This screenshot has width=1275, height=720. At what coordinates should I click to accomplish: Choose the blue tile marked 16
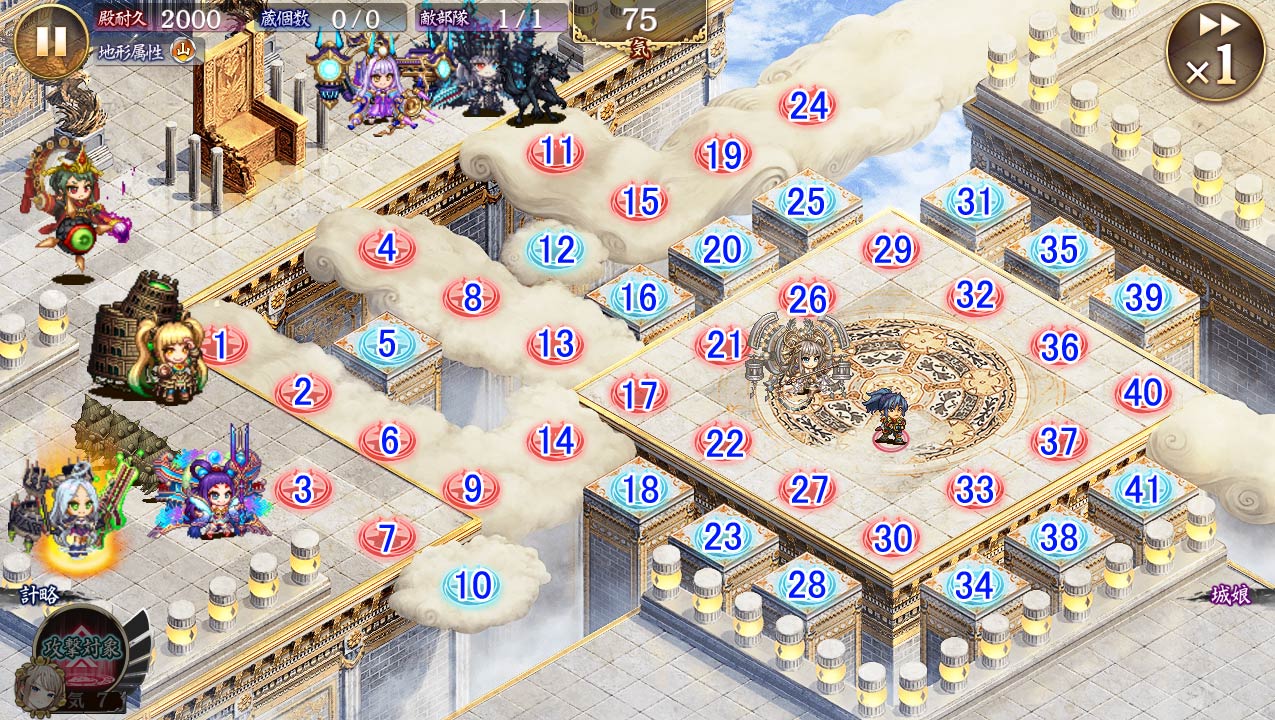point(639,297)
